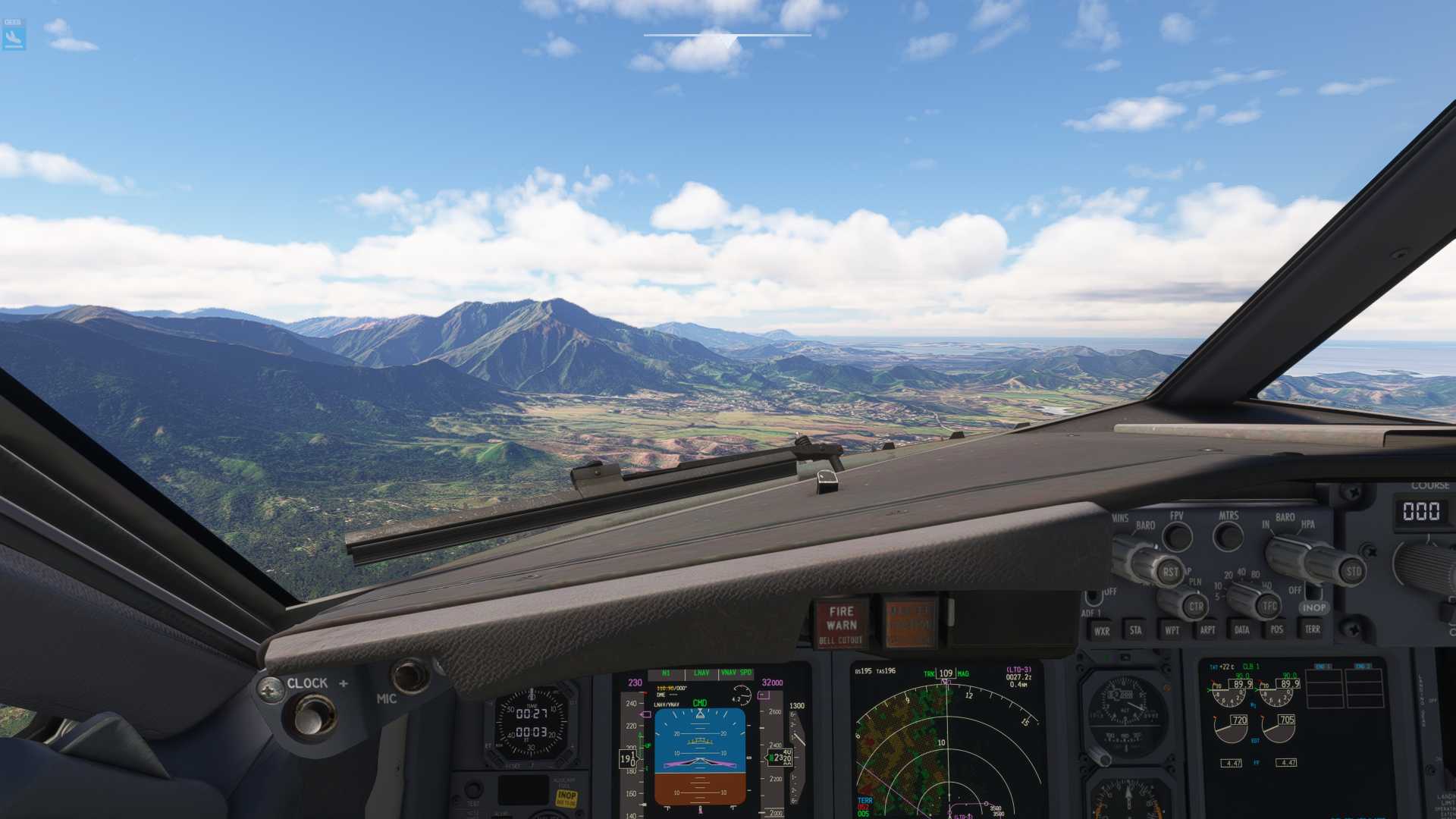Toggle the STA stations map button
Viewport: 1456px width, 819px height.
1135,629
